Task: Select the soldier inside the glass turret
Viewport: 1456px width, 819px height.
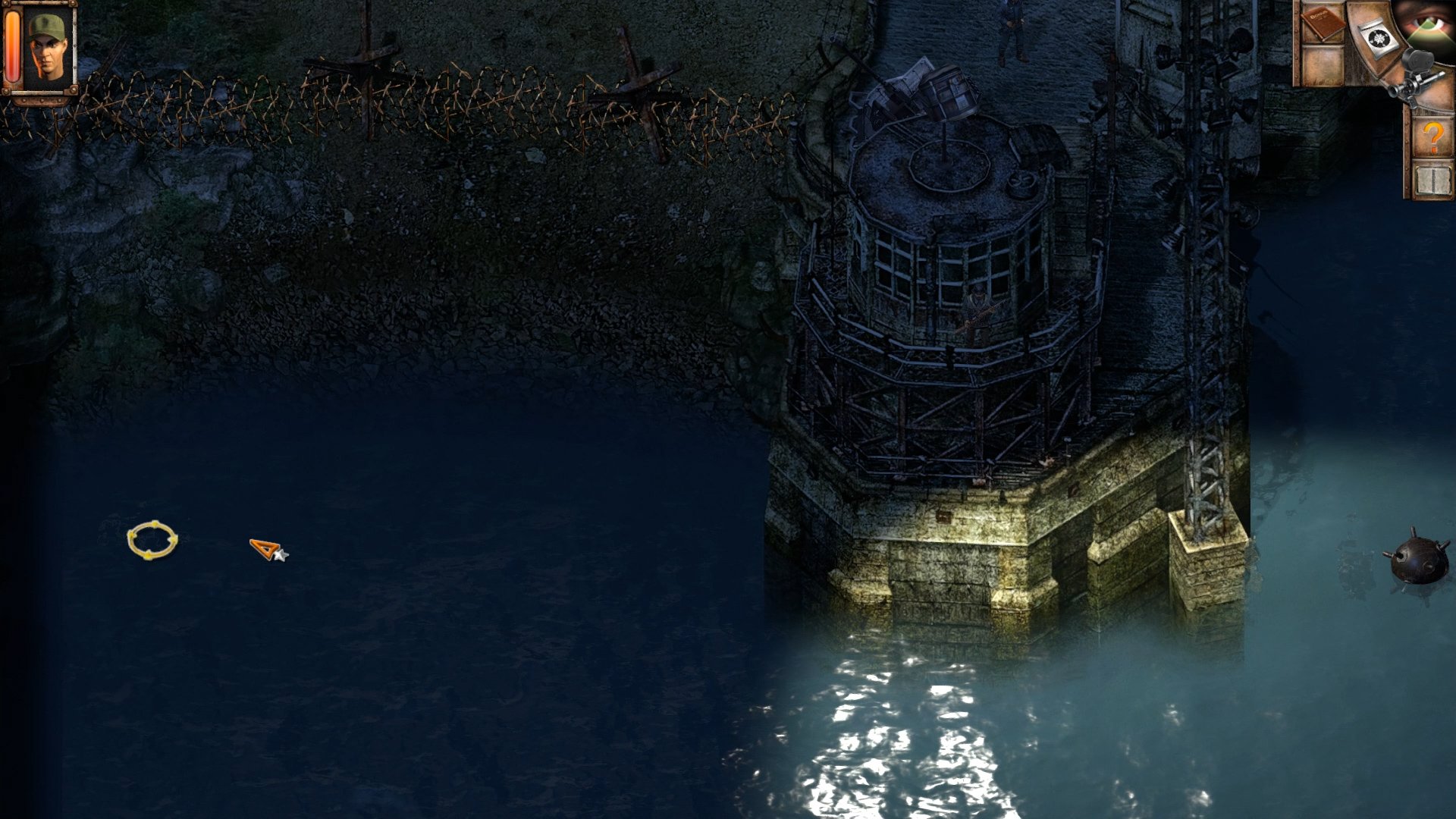Action: click(977, 303)
